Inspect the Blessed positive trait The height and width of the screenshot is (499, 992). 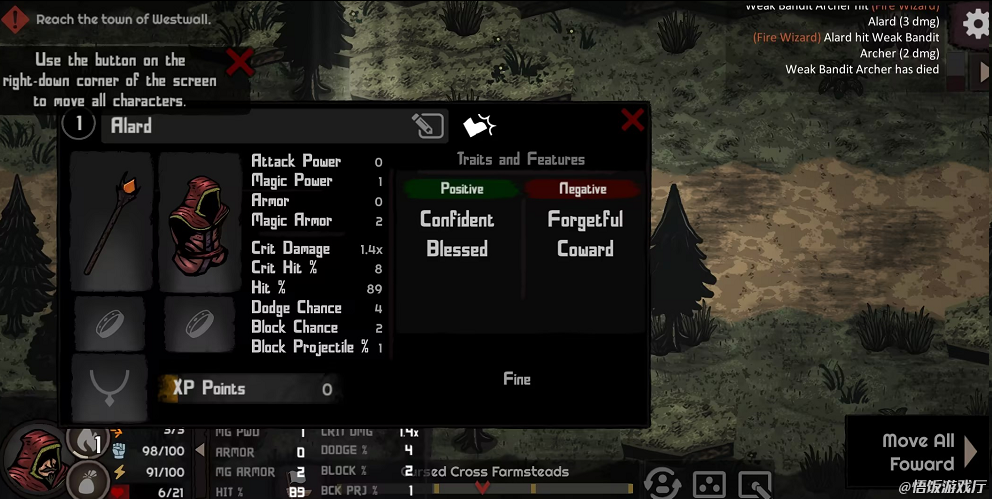457,249
